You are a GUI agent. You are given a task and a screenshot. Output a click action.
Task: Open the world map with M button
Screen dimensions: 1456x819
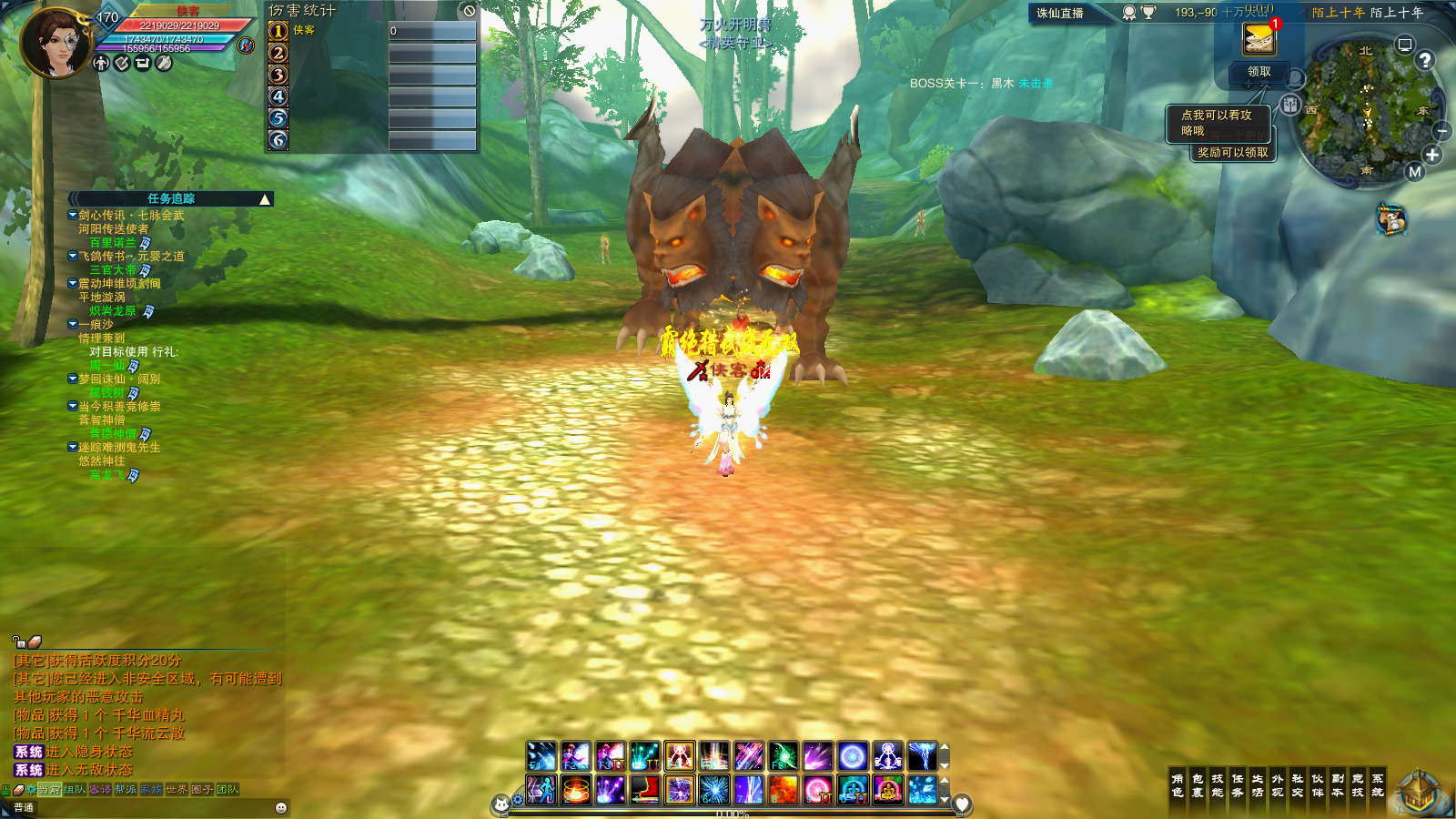click(1414, 172)
